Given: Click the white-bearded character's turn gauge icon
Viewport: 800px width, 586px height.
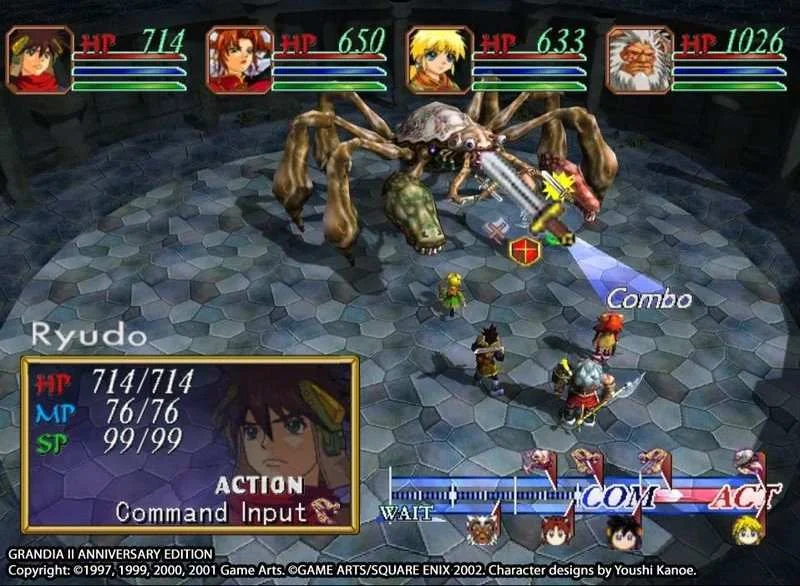Looking at the screenshot, I should [x=484, y=530].
